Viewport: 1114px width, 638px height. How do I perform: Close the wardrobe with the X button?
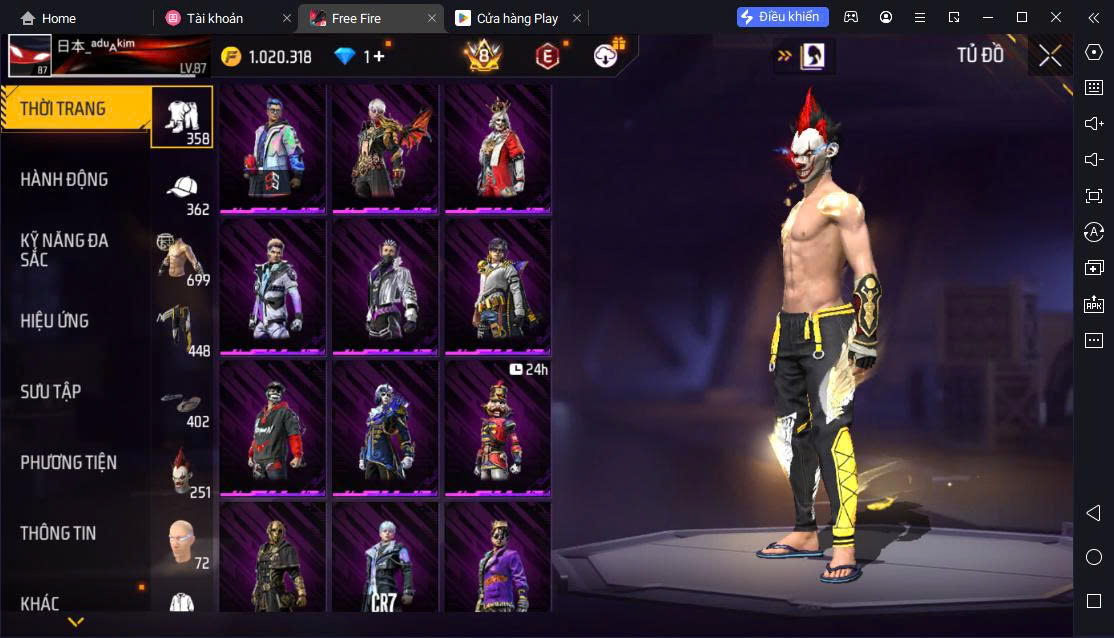coord(1049,56)
